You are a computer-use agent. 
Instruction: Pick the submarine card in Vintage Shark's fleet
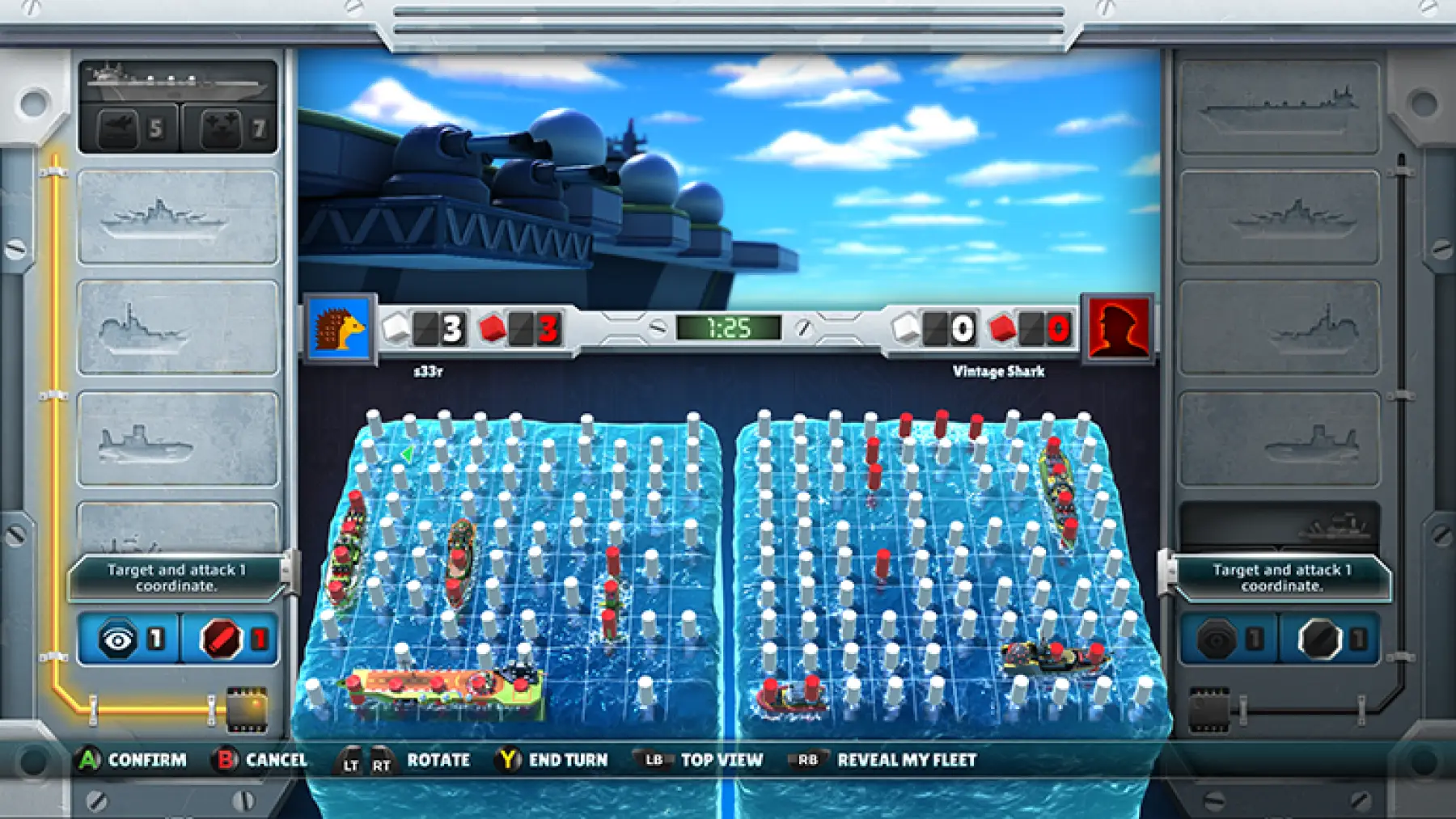(x=1279, y=439)
